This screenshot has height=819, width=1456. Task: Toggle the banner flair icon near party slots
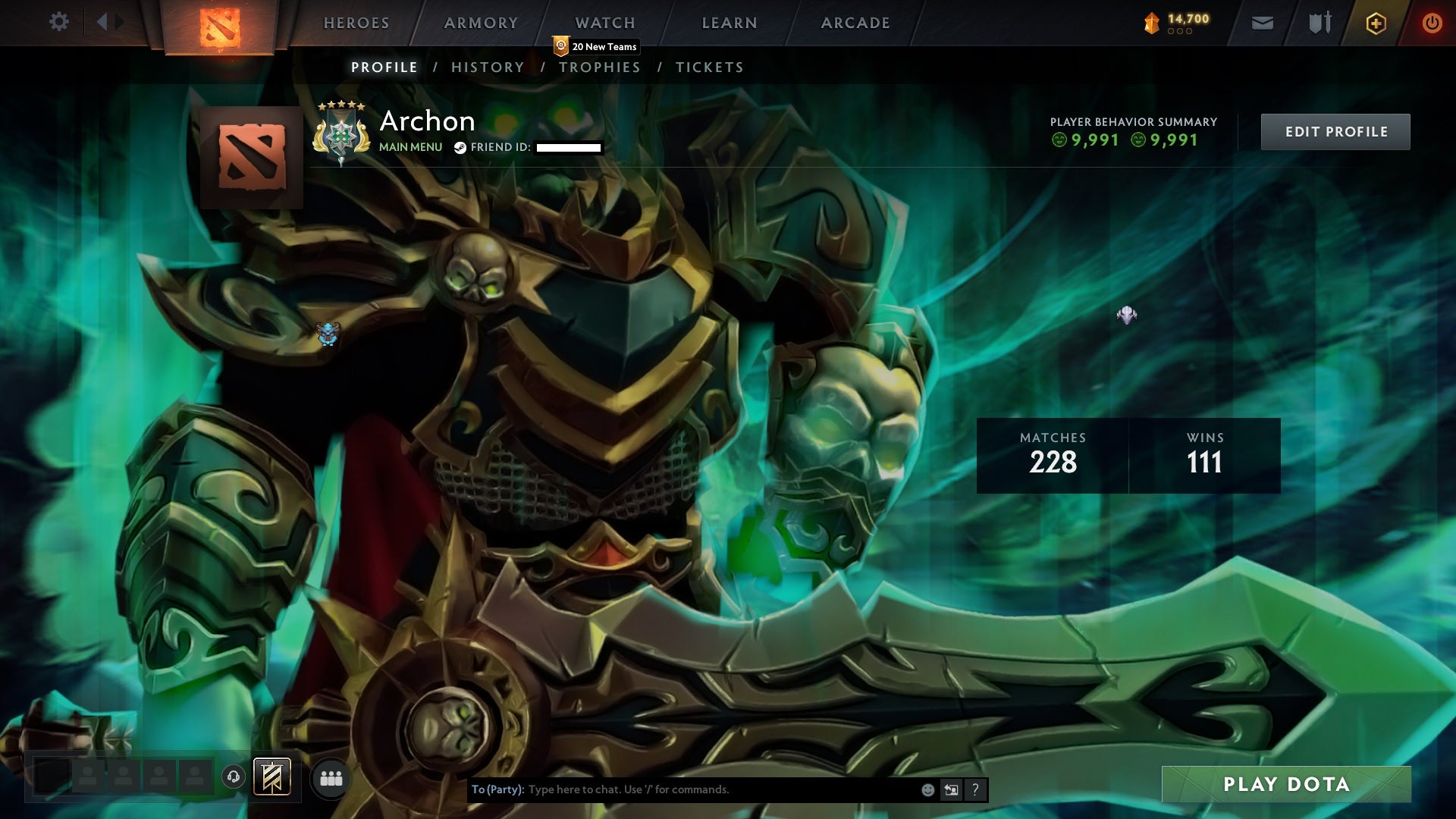click(273, 777)
